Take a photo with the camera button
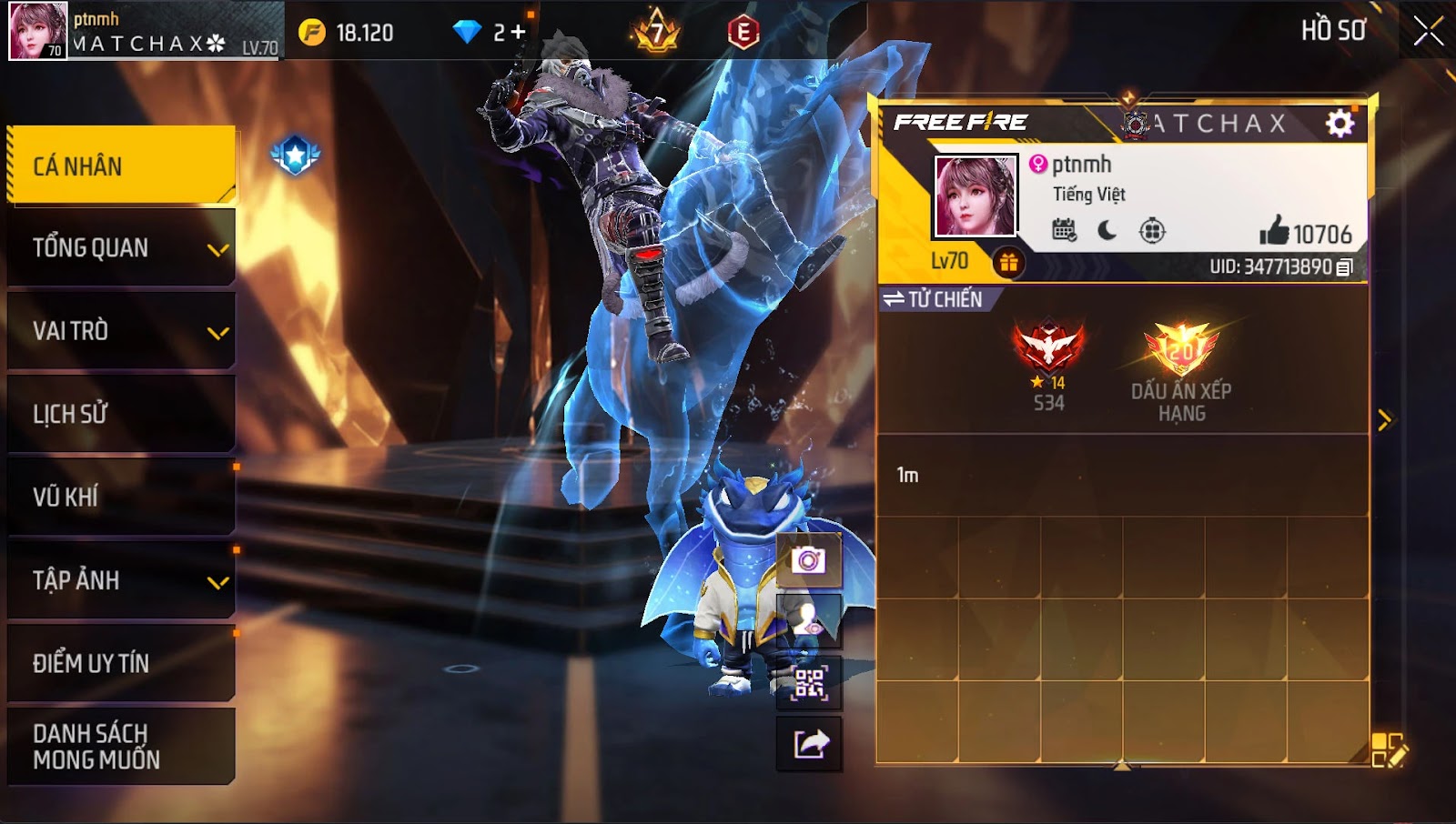 pos(808,560)
